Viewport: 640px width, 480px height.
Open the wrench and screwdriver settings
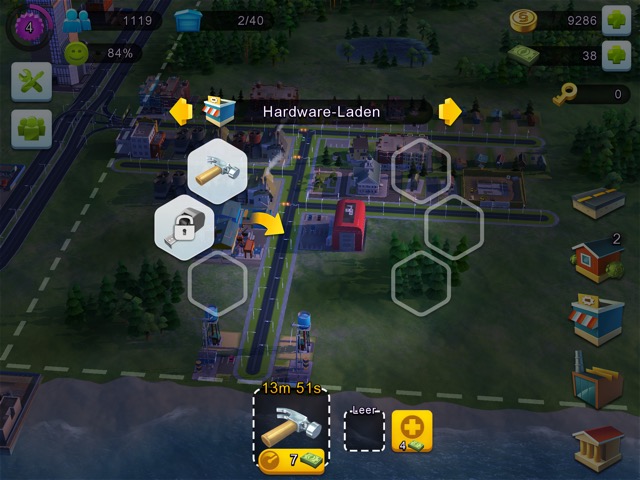tap(31, 81)
